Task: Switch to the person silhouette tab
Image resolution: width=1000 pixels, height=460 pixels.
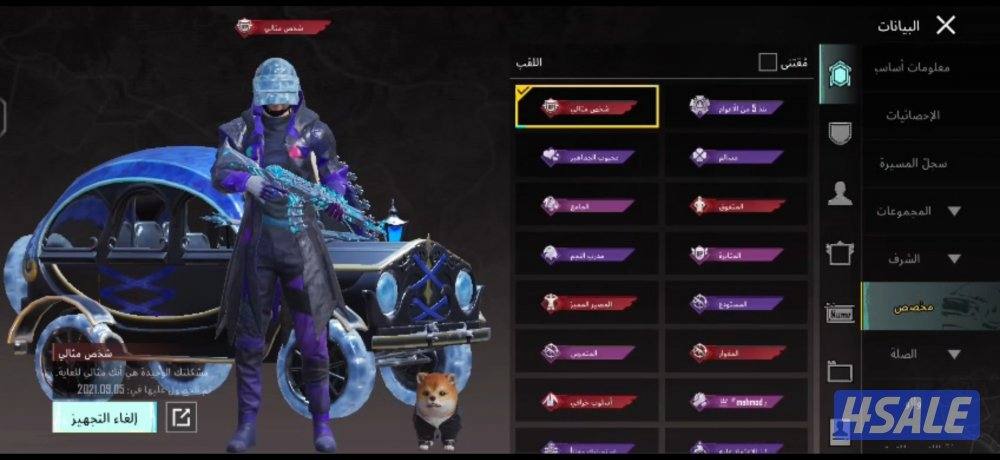Action: click(x=840, y=194)
